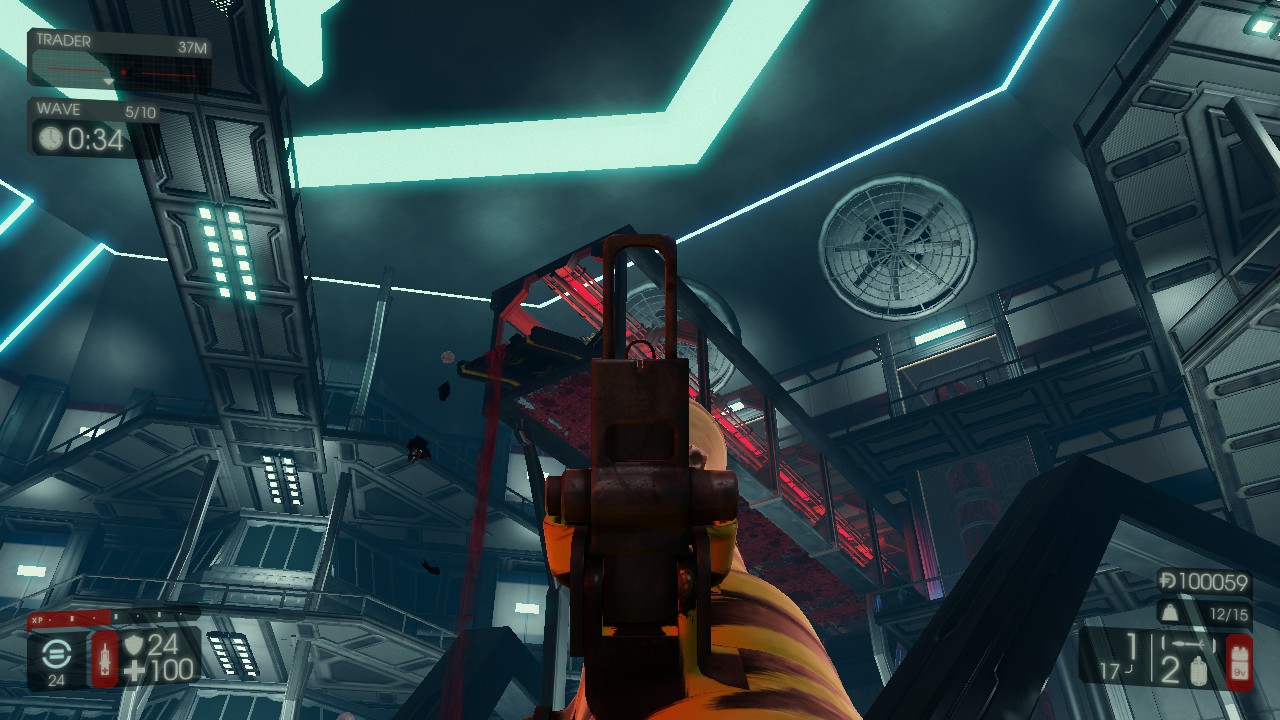Screen dimensions: 1280x720
Task: Use the red healing syringe icon
Action: pyautogui.click(x=105, y=658)
